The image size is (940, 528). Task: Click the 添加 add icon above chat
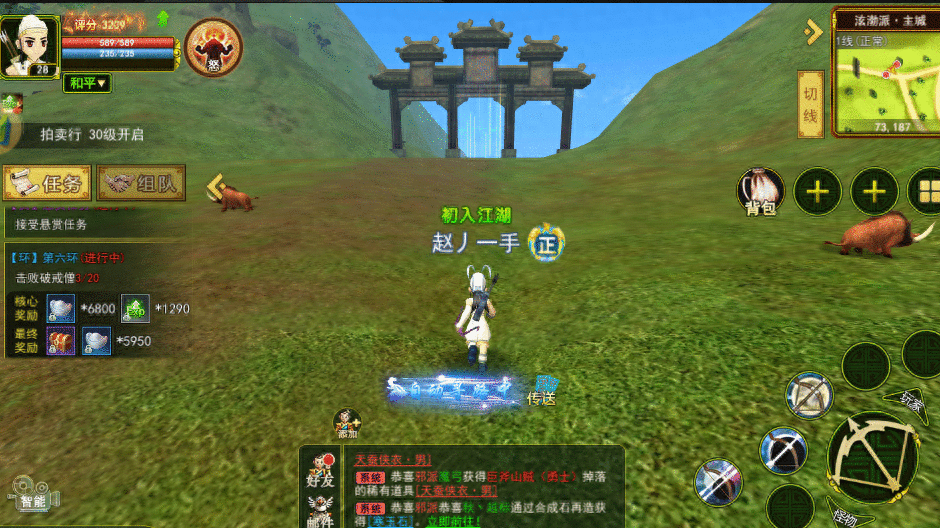click(x=346, y=423)
